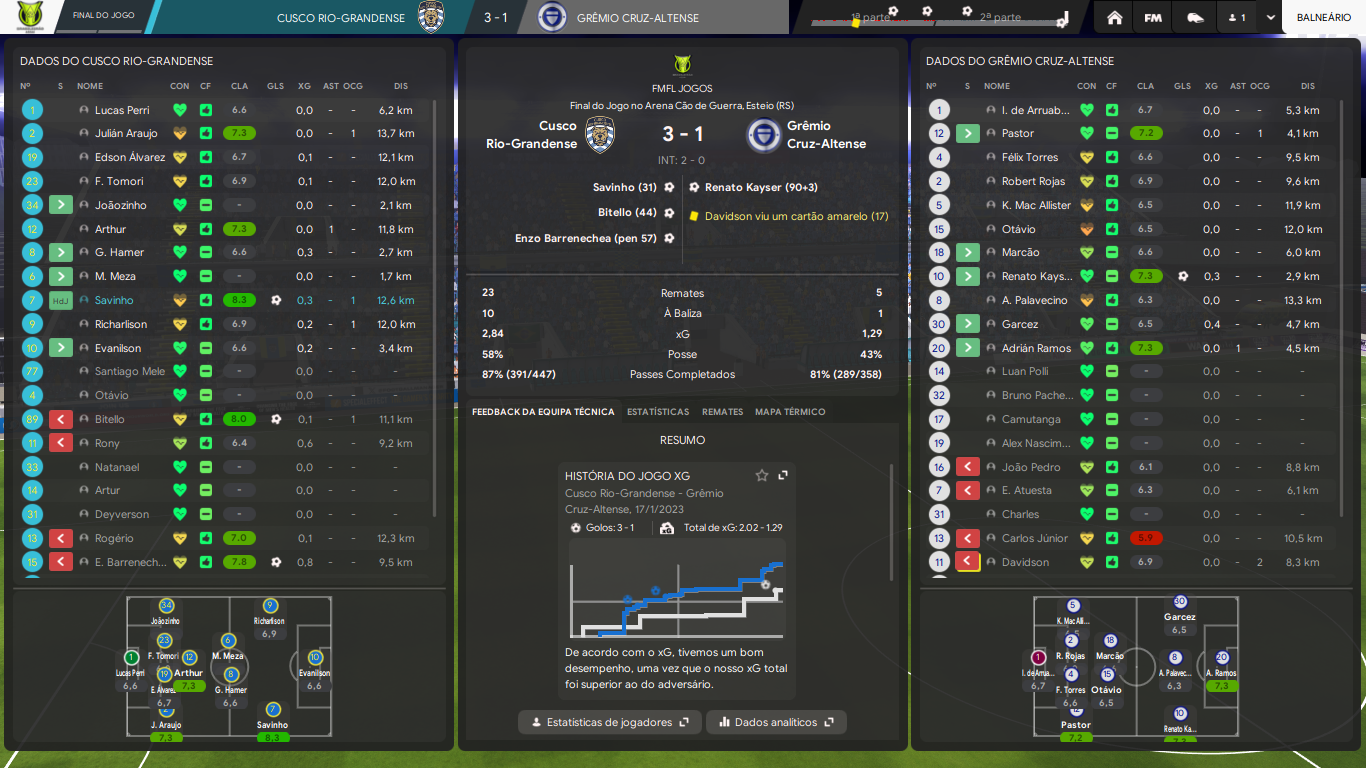This screenshot has height=768, width=1366.
Task: Switch to the Remates tab
Action: pyautogui.click(x=722, y=412)
